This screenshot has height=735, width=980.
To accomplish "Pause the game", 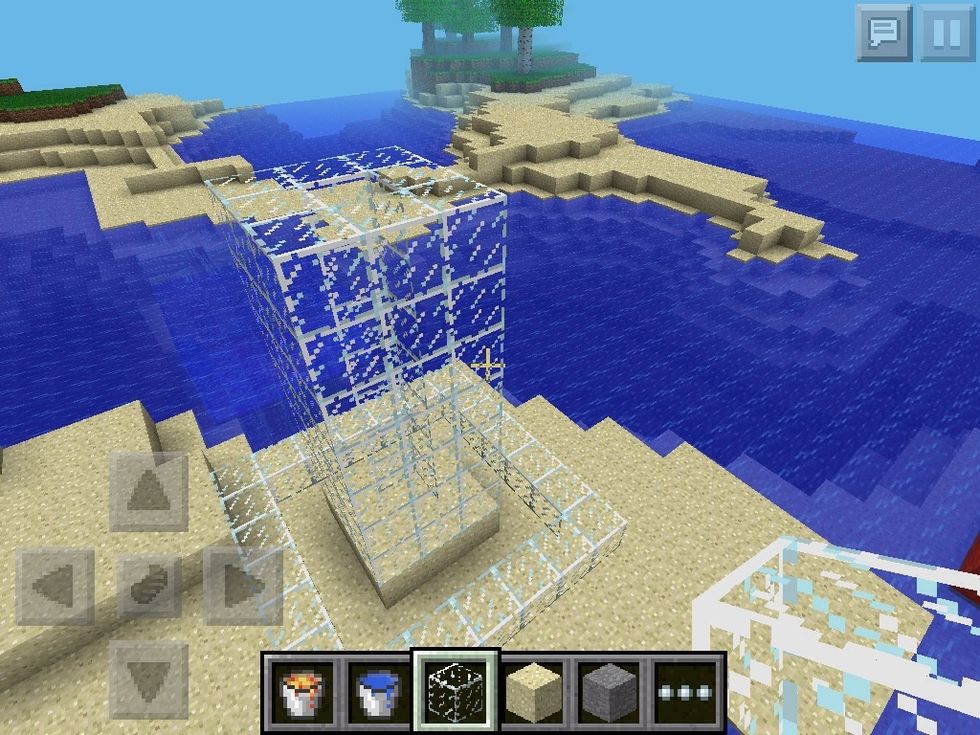I will [x=947, y=34].
